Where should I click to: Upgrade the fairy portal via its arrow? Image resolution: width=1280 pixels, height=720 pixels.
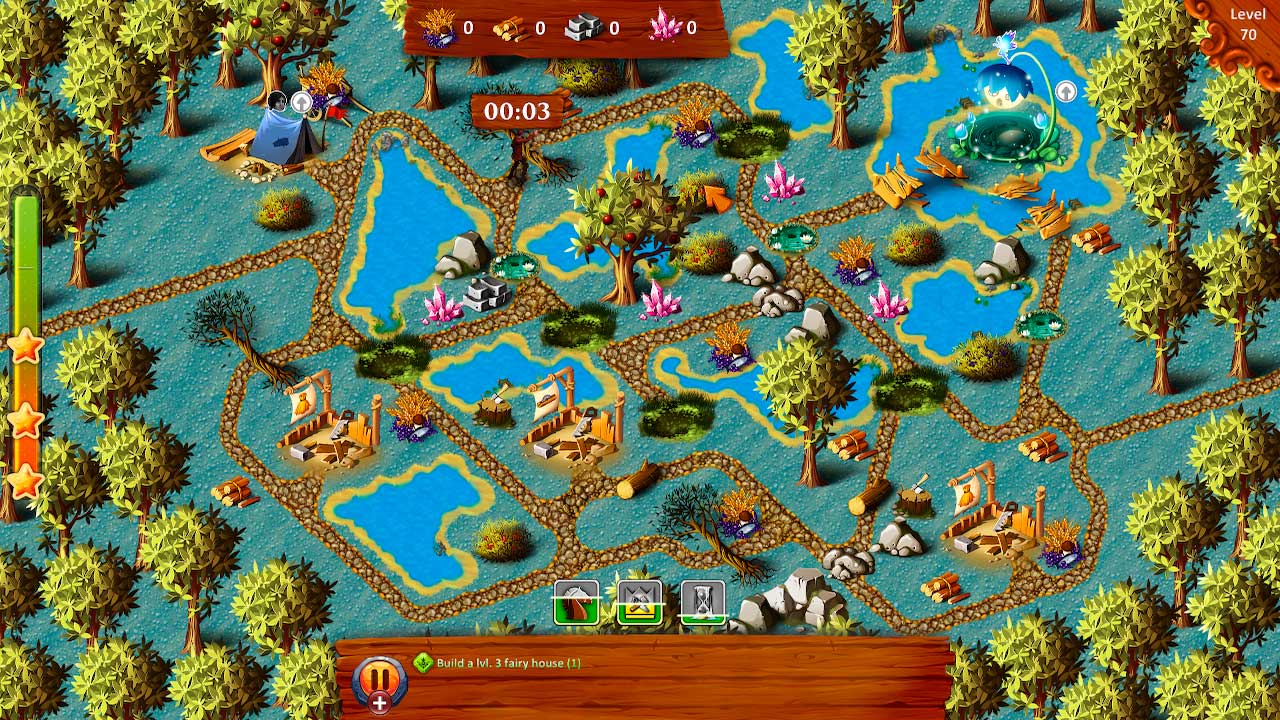pos(1066,91)
